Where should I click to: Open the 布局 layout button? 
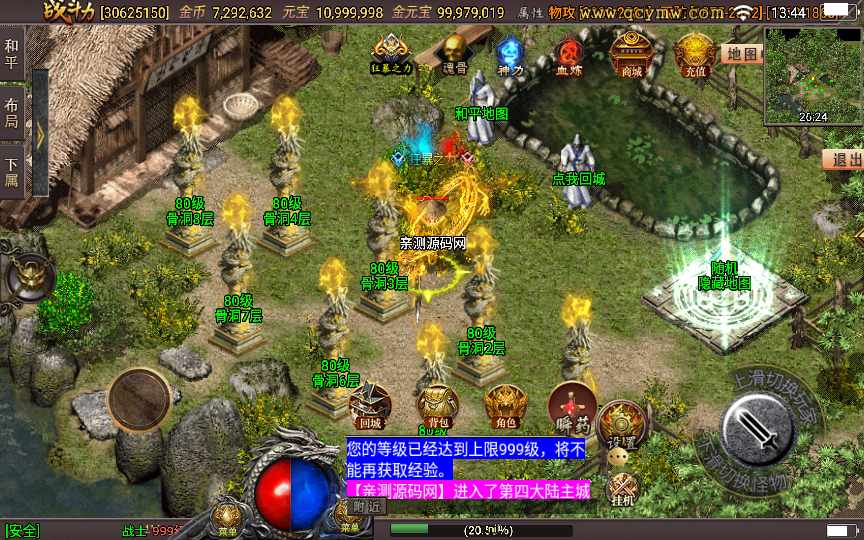tap(12, 112)
